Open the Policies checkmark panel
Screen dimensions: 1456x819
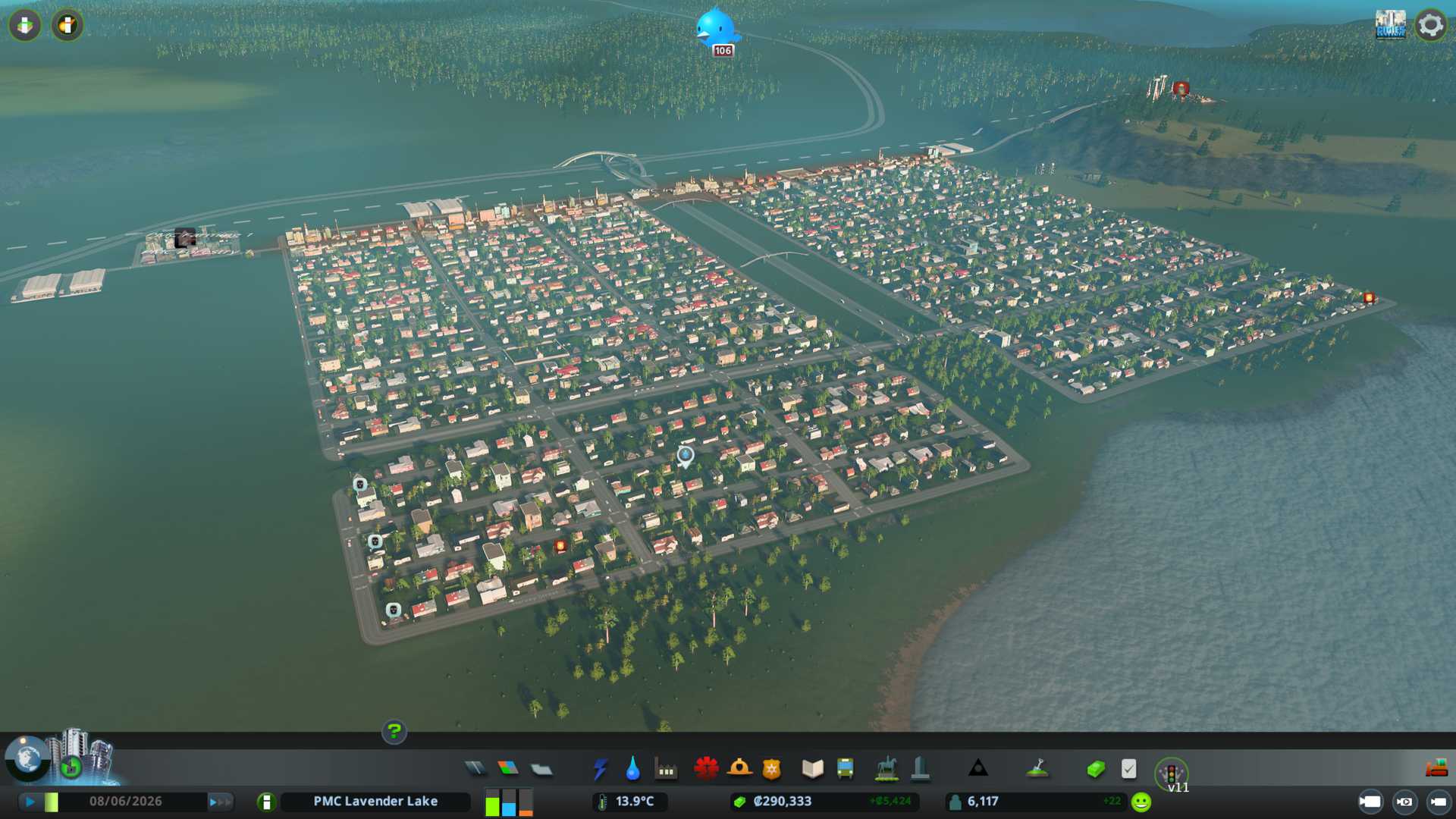point(1128,769)
